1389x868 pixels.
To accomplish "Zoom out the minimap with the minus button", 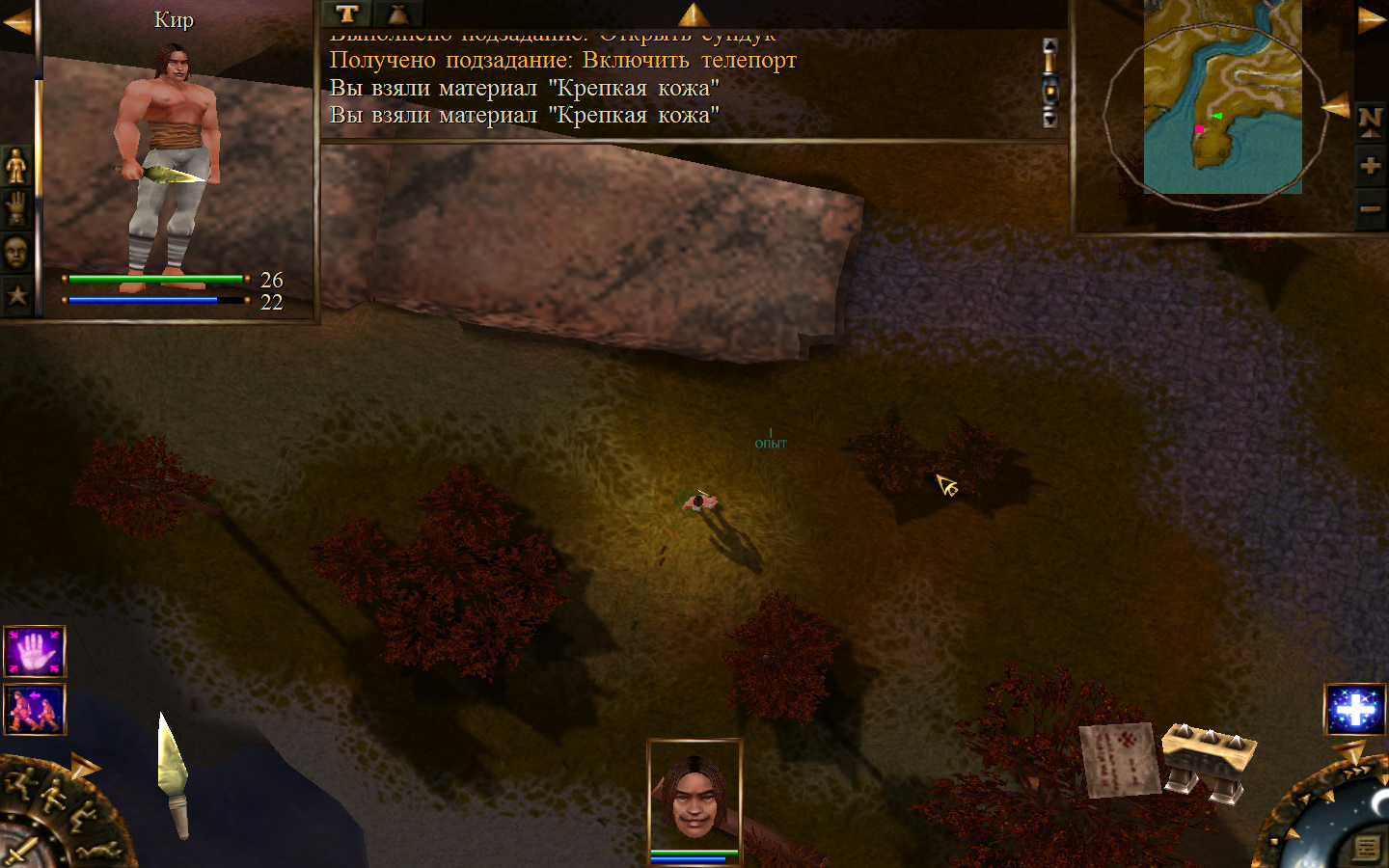I will [1370, 209].
